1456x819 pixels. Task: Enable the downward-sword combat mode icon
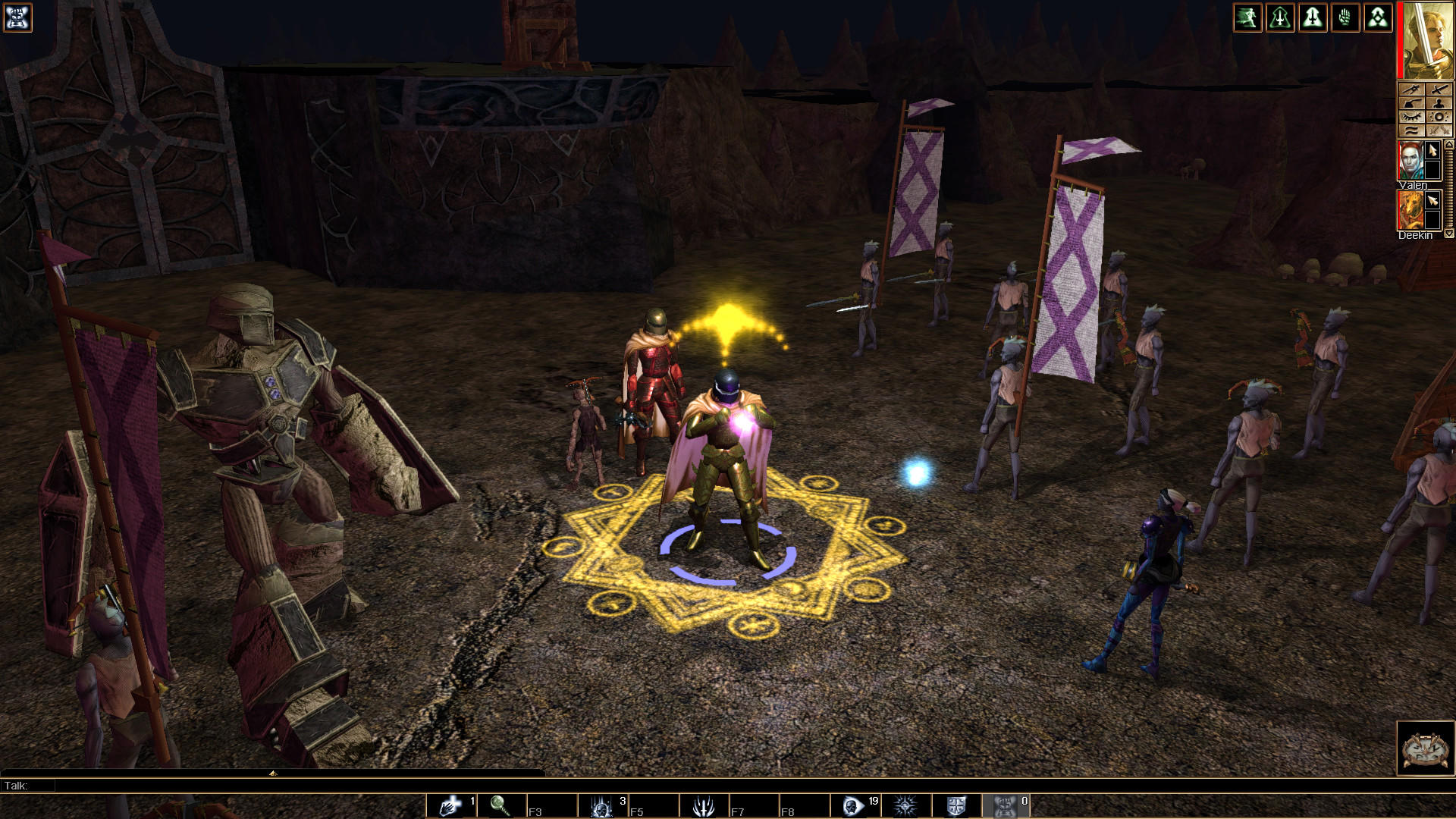pyautogui.click(x=1313, y=17)
